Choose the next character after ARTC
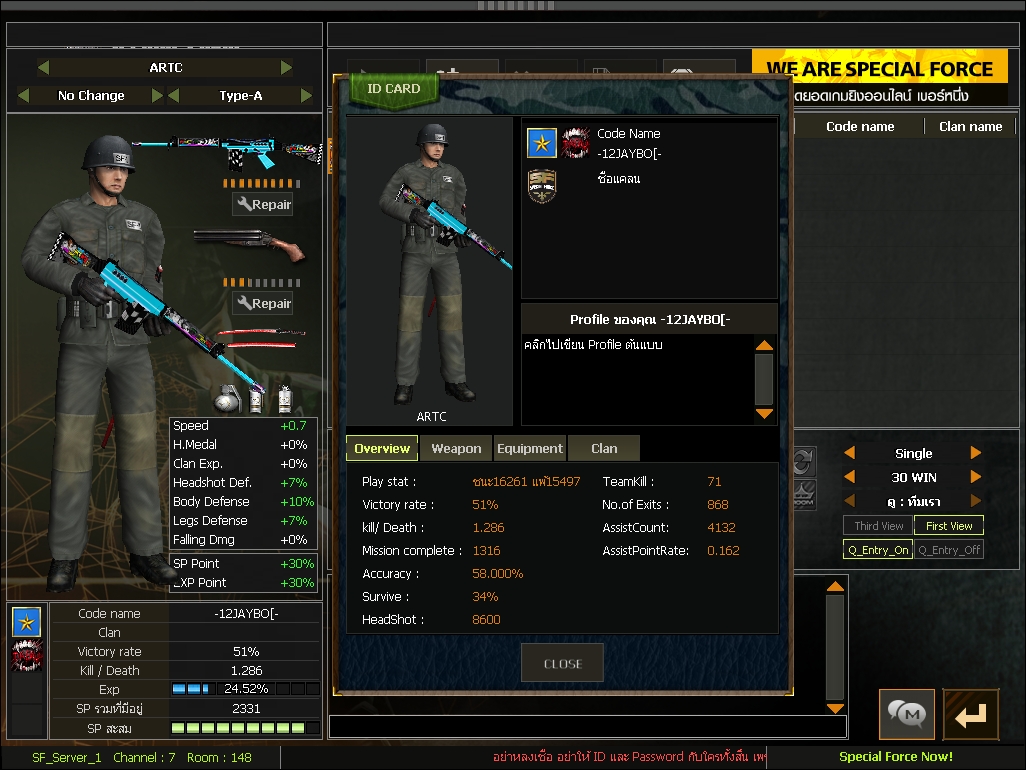 click(x=287, y=68)
